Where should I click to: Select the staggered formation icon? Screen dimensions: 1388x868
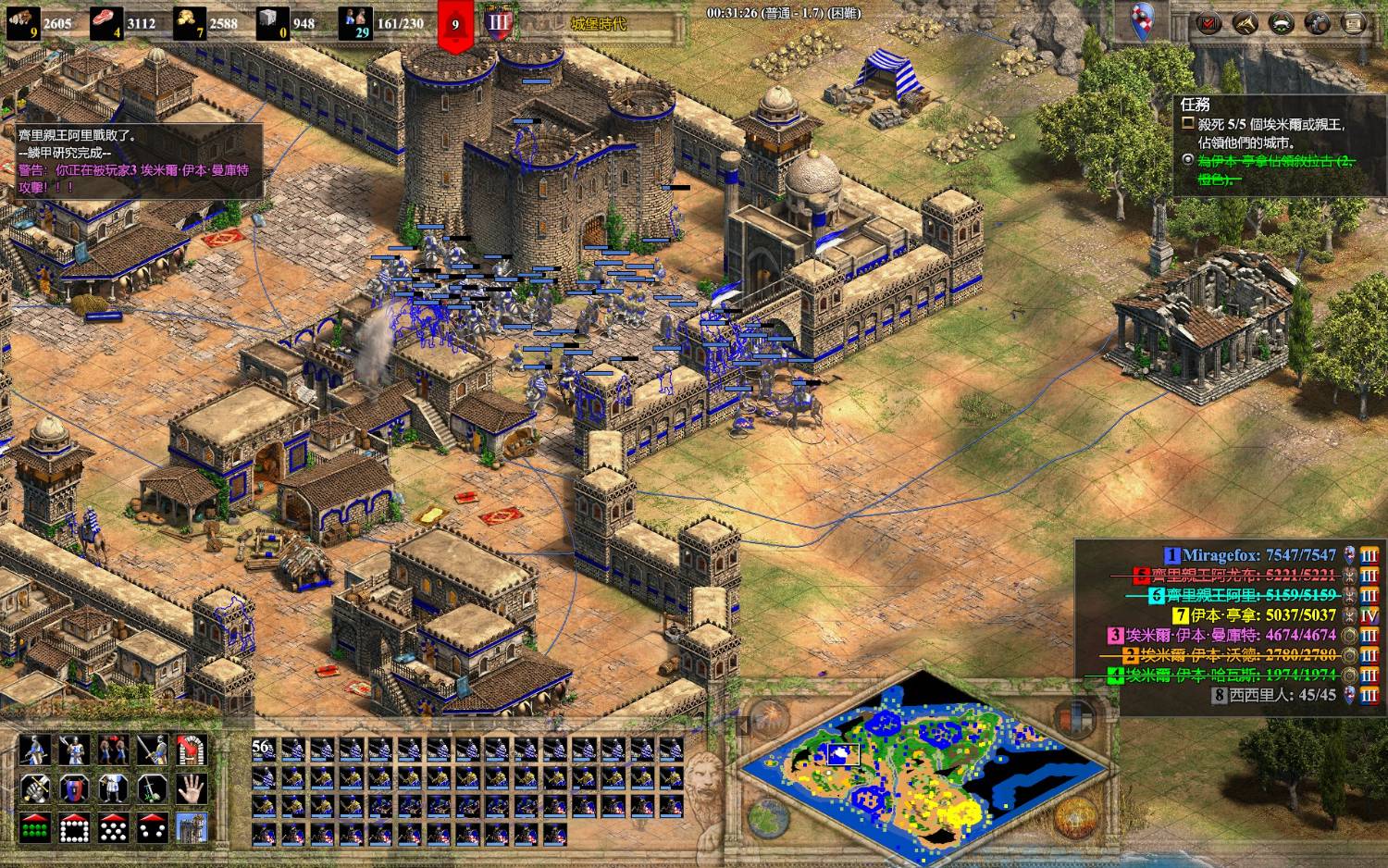pos(113,827)
